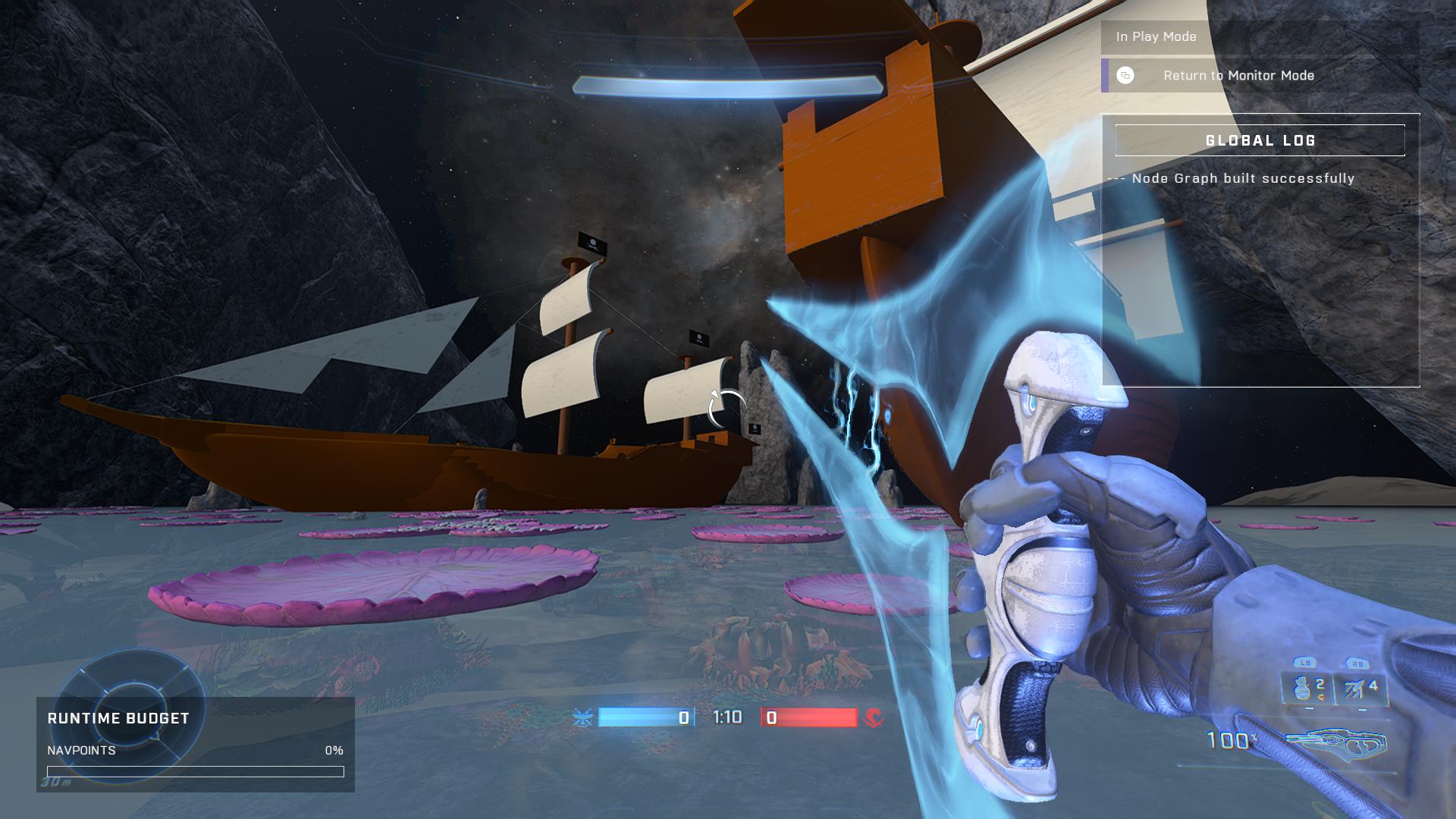This screenshot has width=1456, height=819.
Task: Select the thruster equipment slot
Action: click(1360, 688)
